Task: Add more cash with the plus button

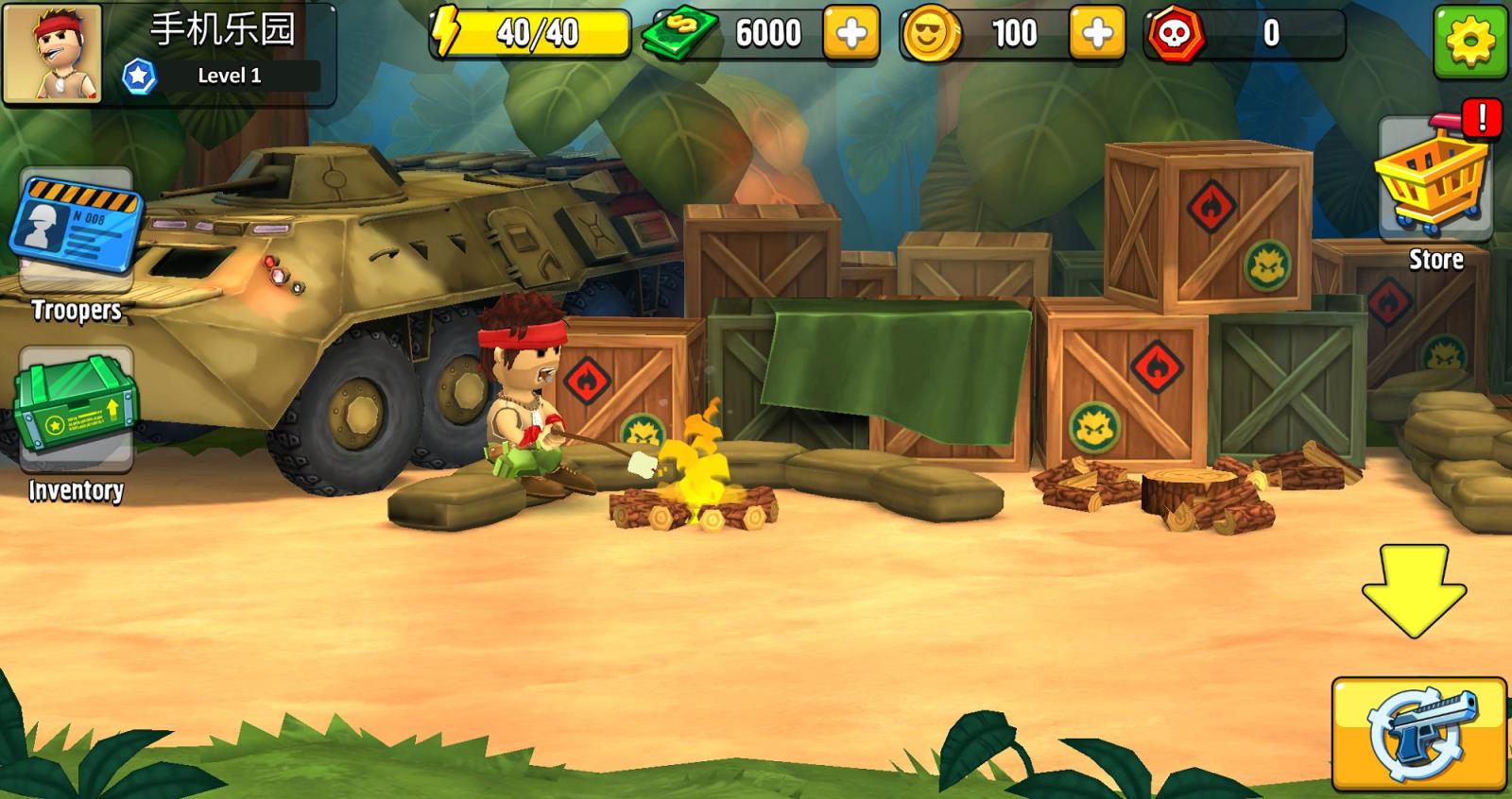Action: (x=850, y=34)
